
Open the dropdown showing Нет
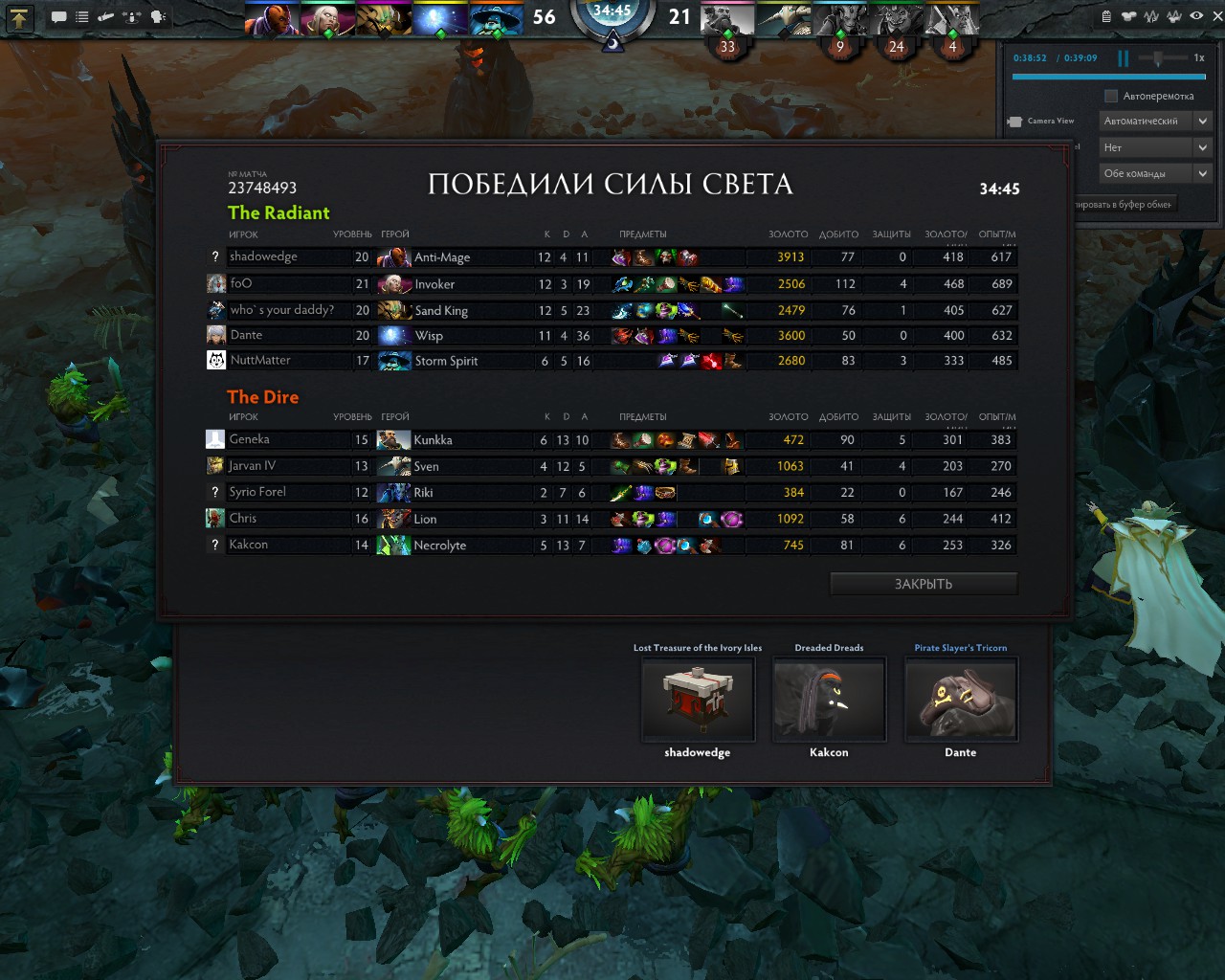point(1155,147)
